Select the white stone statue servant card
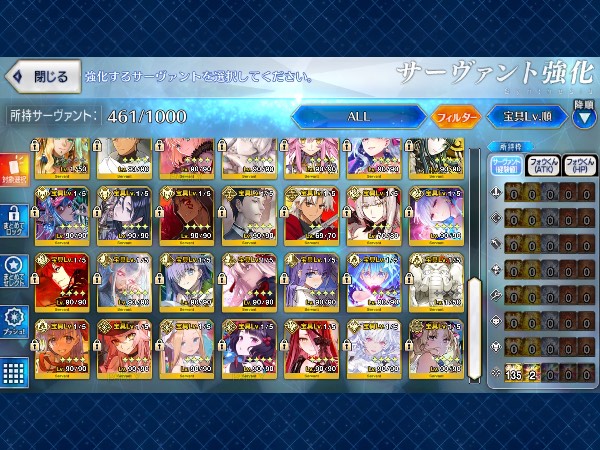Image resolution: width=600 pixels, height=450 pixels. (x=436, y=280)
